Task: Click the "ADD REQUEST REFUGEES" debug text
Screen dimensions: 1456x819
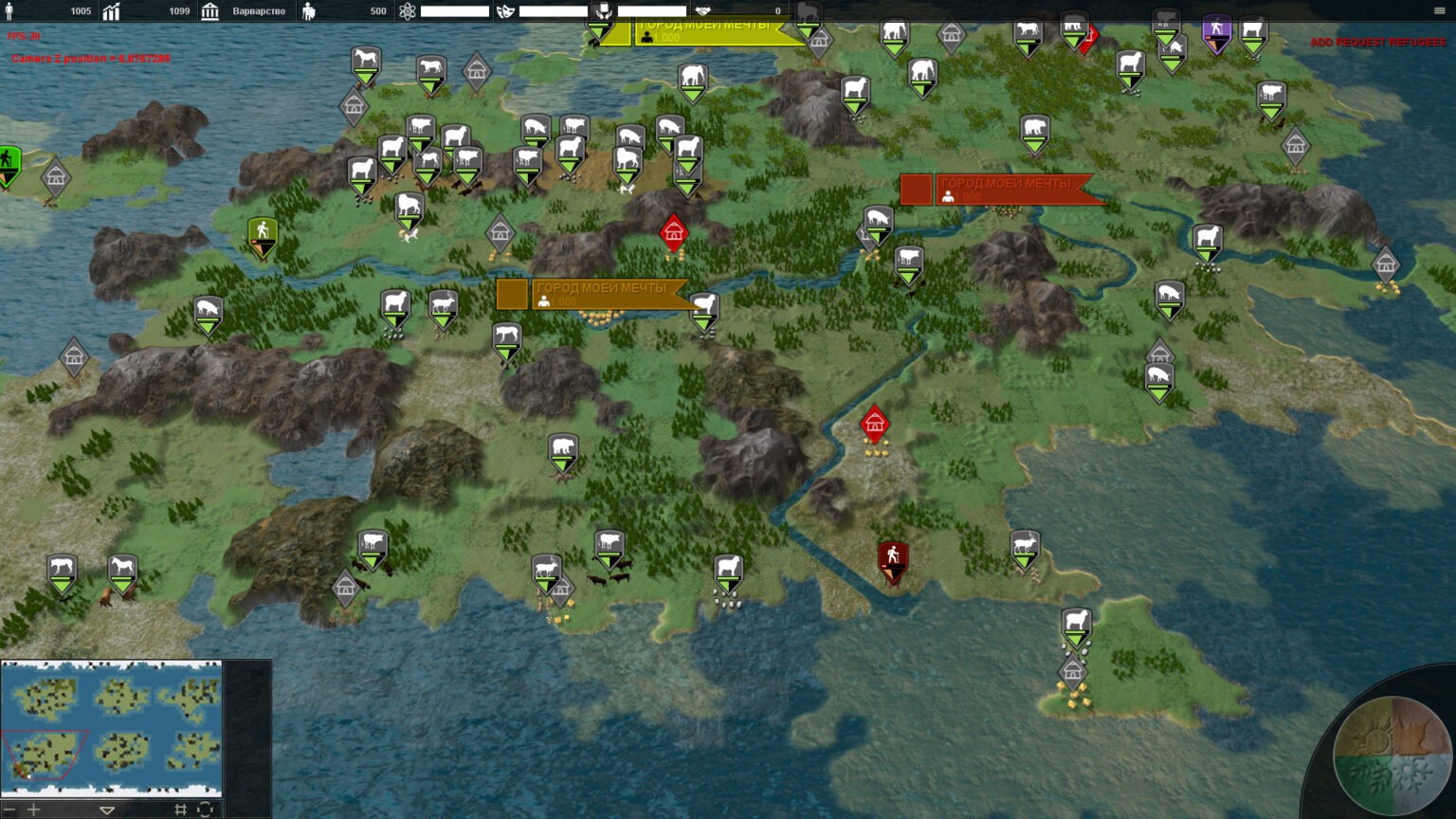Action: [1377, 43]
